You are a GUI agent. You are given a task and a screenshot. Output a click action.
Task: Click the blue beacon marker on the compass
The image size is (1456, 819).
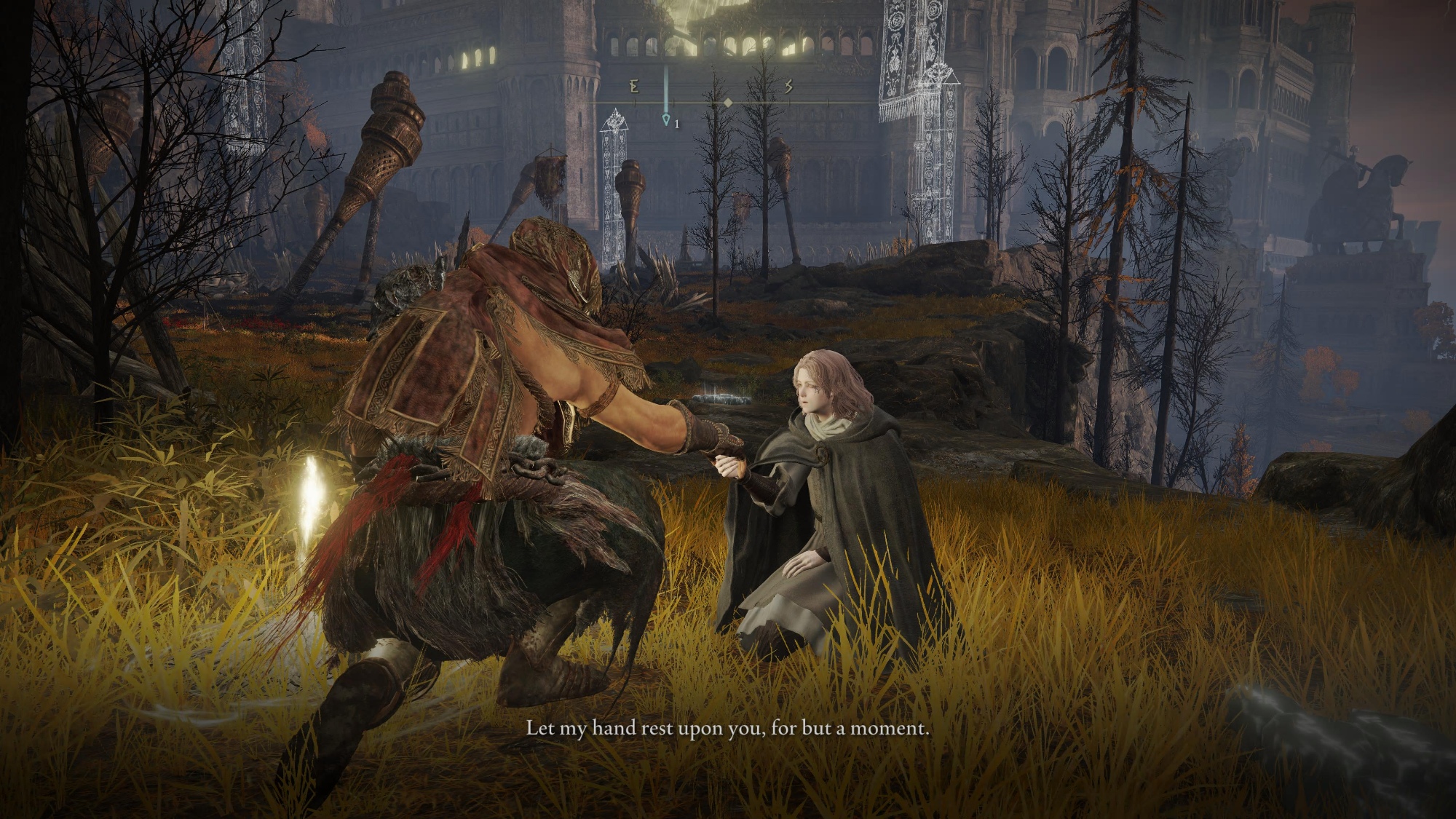665,118
